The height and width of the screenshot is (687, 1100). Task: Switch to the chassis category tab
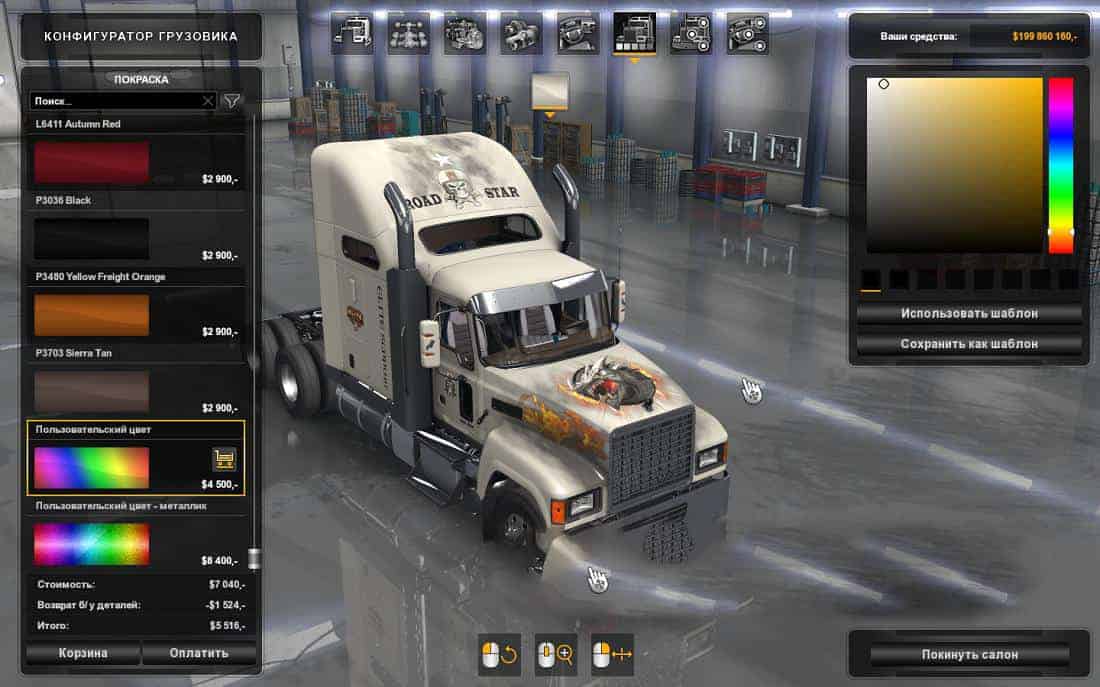click(408, 34)
